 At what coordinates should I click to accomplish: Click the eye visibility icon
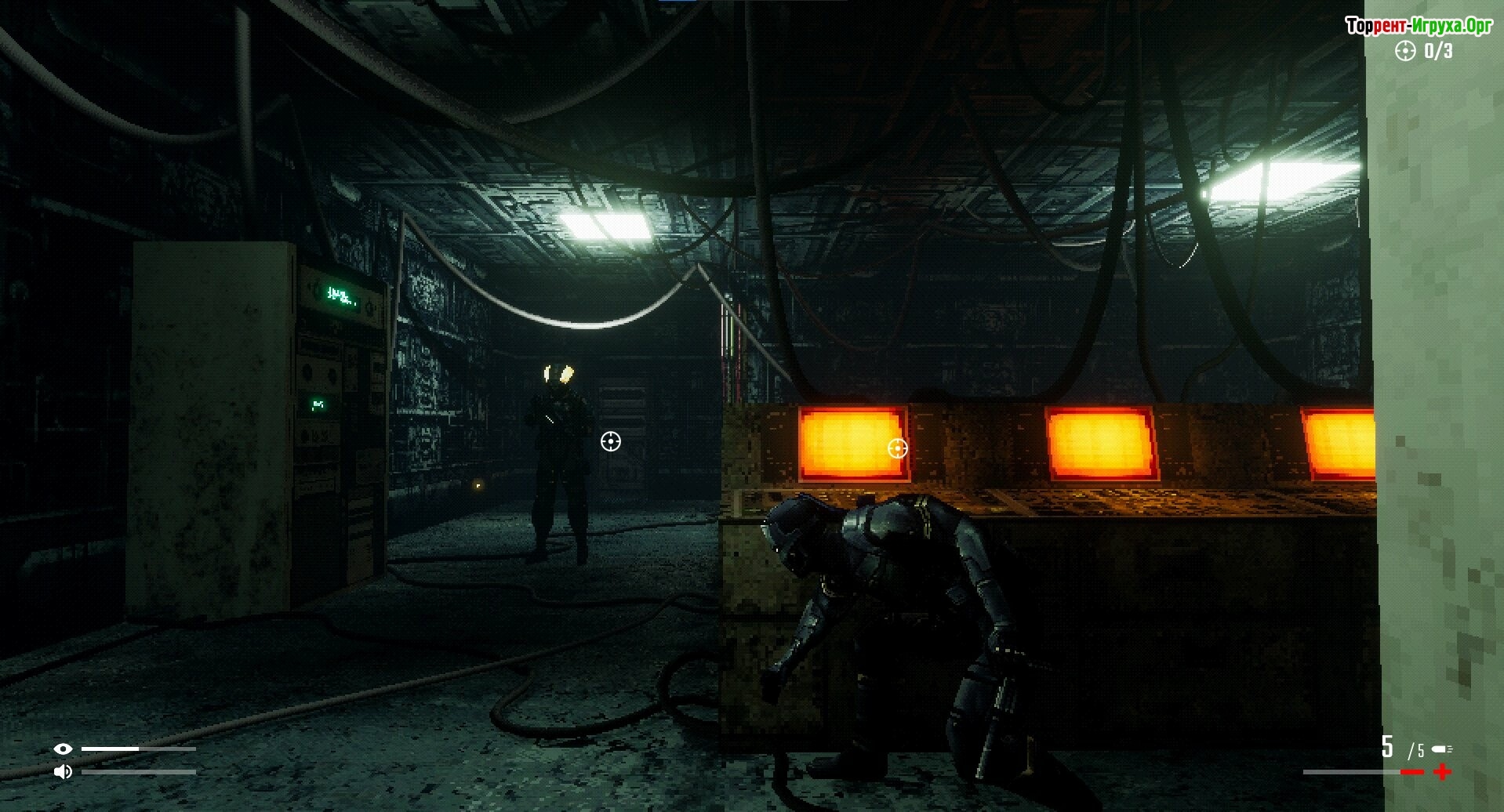63,749
